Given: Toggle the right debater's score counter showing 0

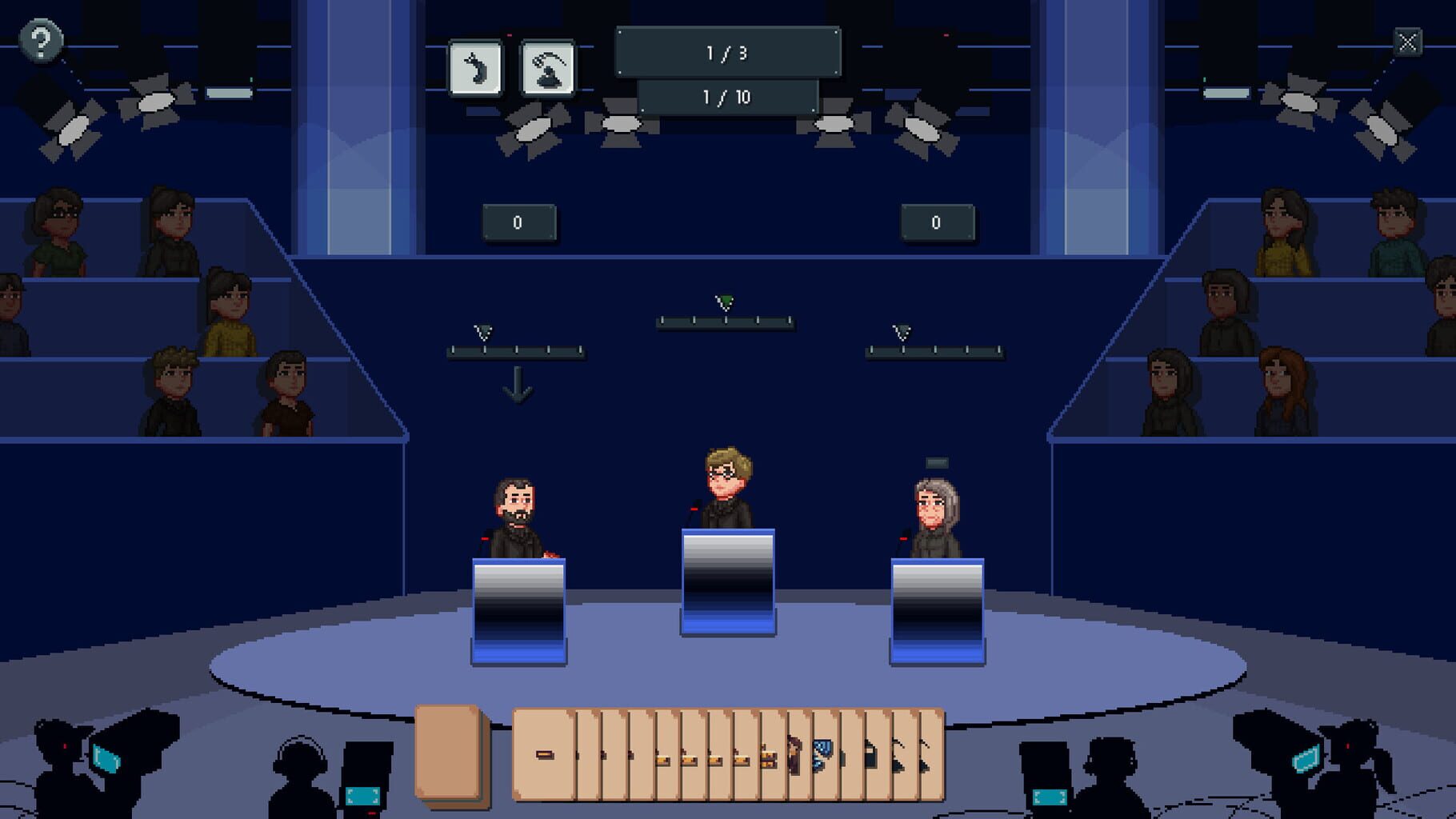Looking at the screenshot, I should click(x=937, y=222).
